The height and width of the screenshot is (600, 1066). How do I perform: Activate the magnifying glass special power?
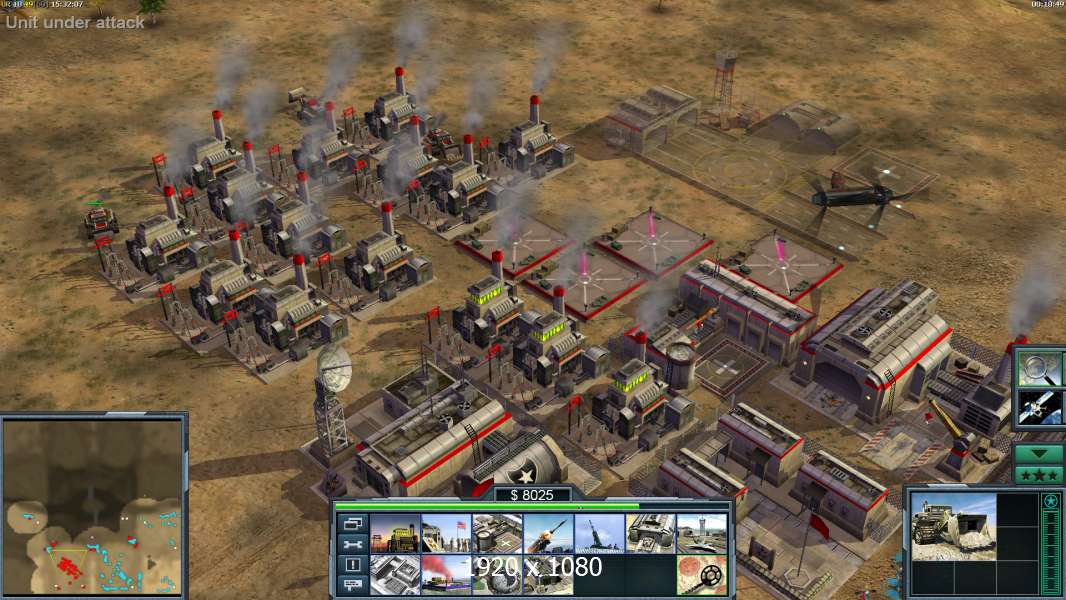coord(1039,368)
